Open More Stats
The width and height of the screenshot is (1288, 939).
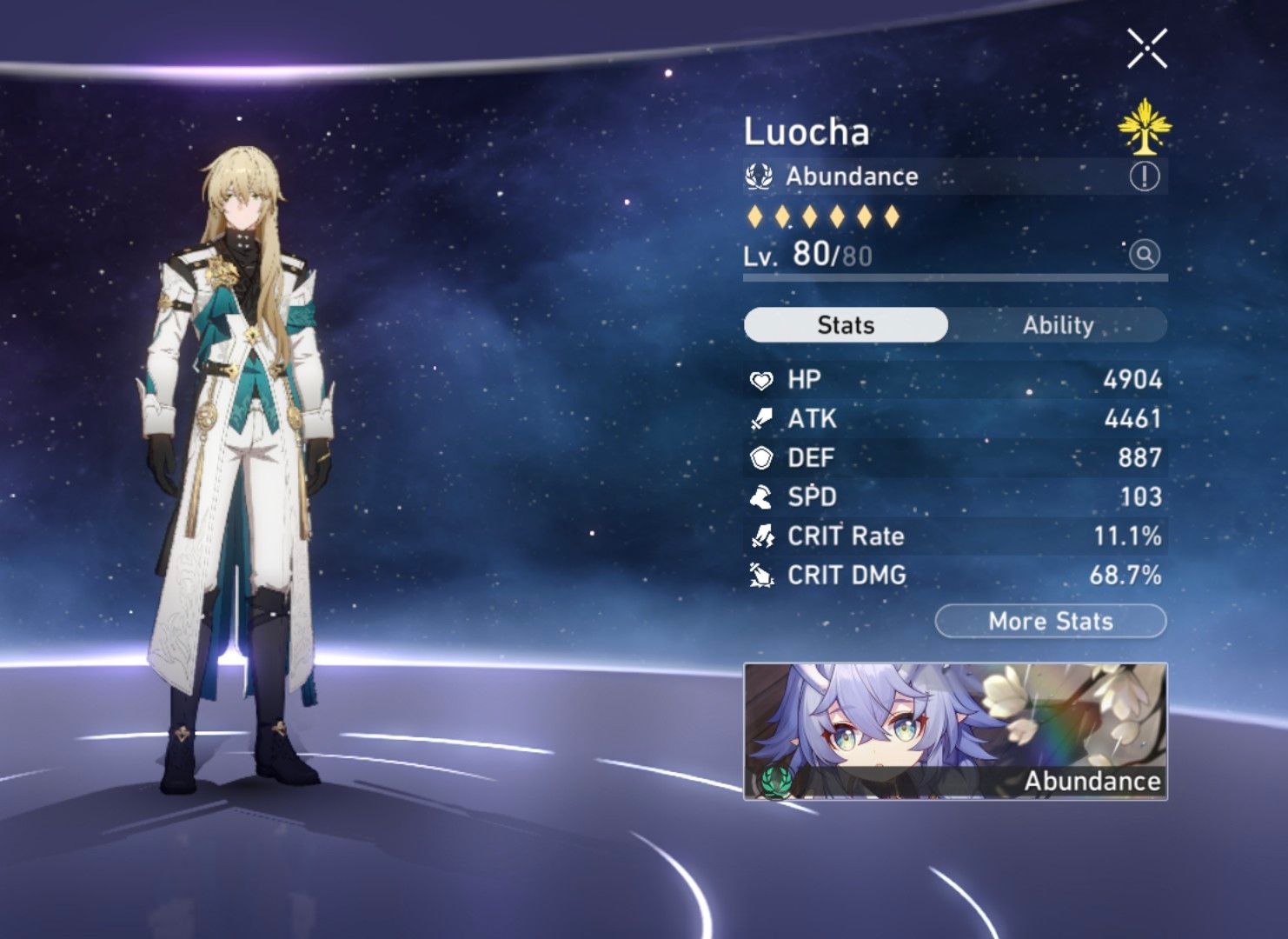[1052, 621]
